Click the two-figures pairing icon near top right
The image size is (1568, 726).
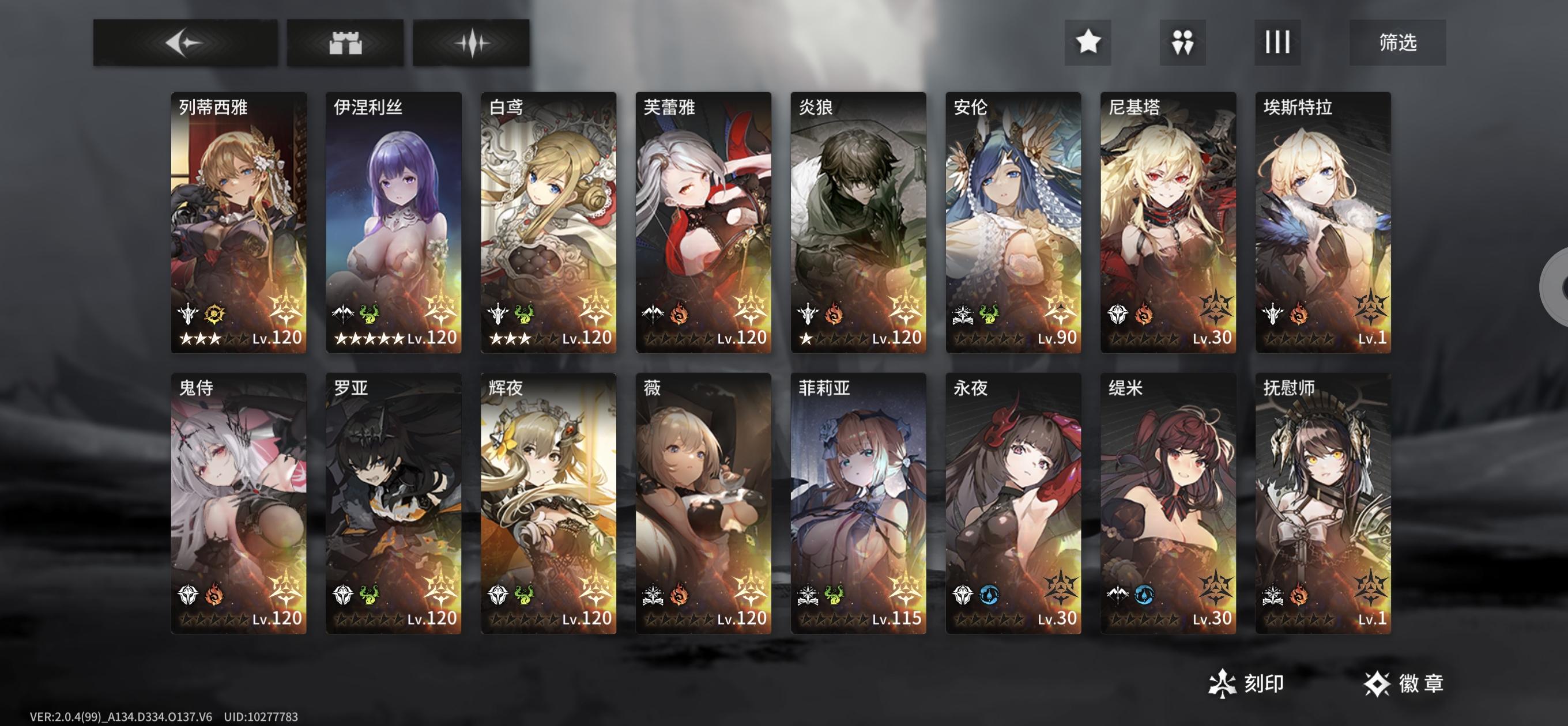(x=1183, y=42)
